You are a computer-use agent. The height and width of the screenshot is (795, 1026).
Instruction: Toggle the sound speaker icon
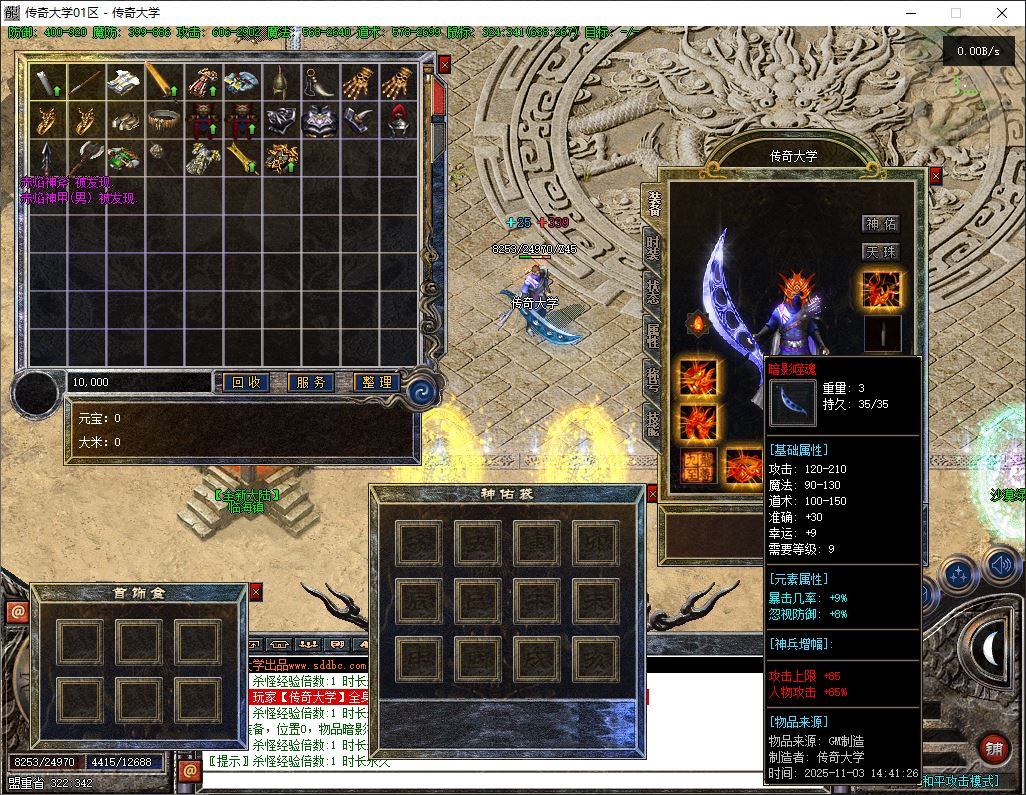1000,567
